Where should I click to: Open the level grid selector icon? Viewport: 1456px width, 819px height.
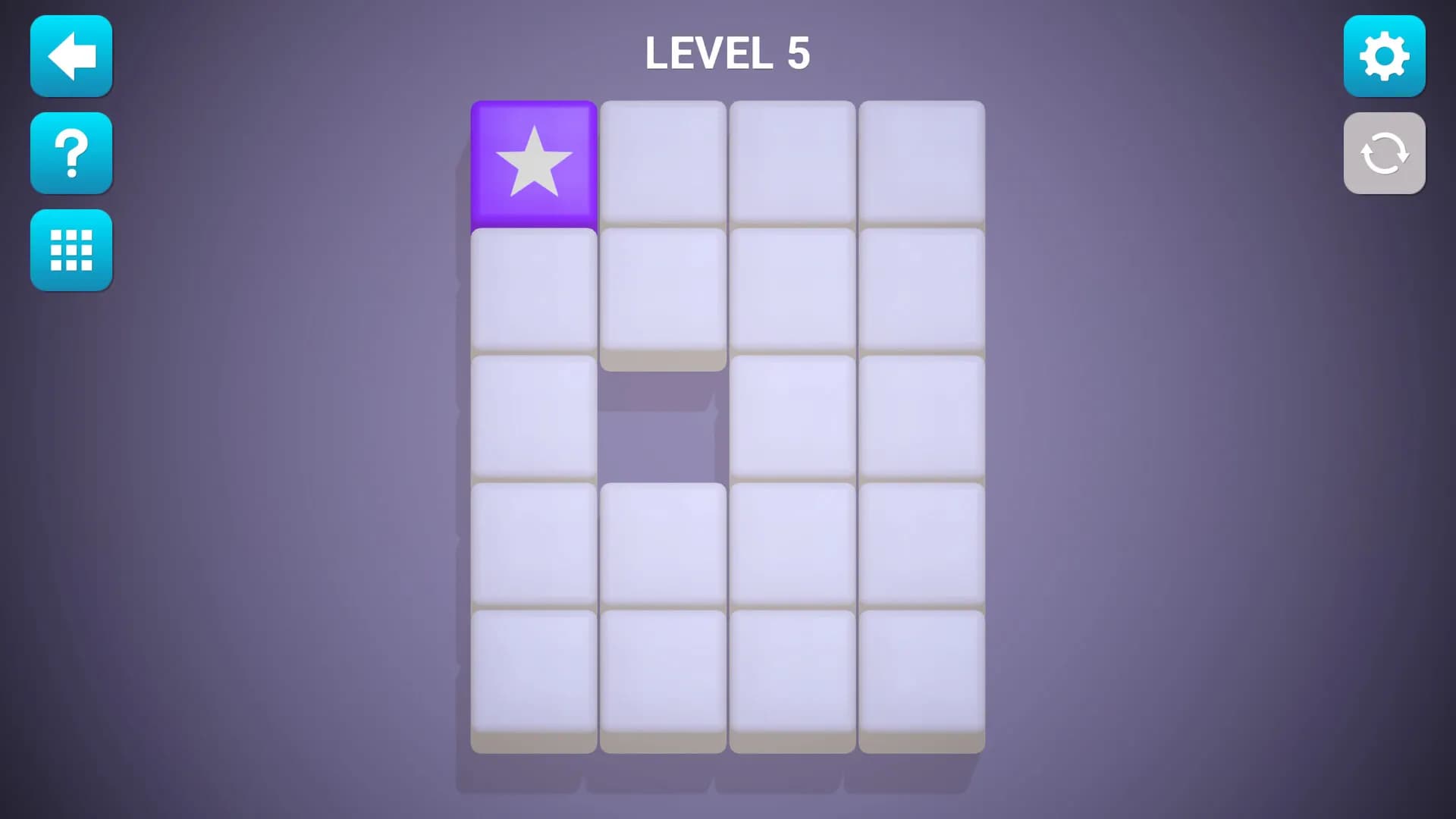tap(71, 250)
